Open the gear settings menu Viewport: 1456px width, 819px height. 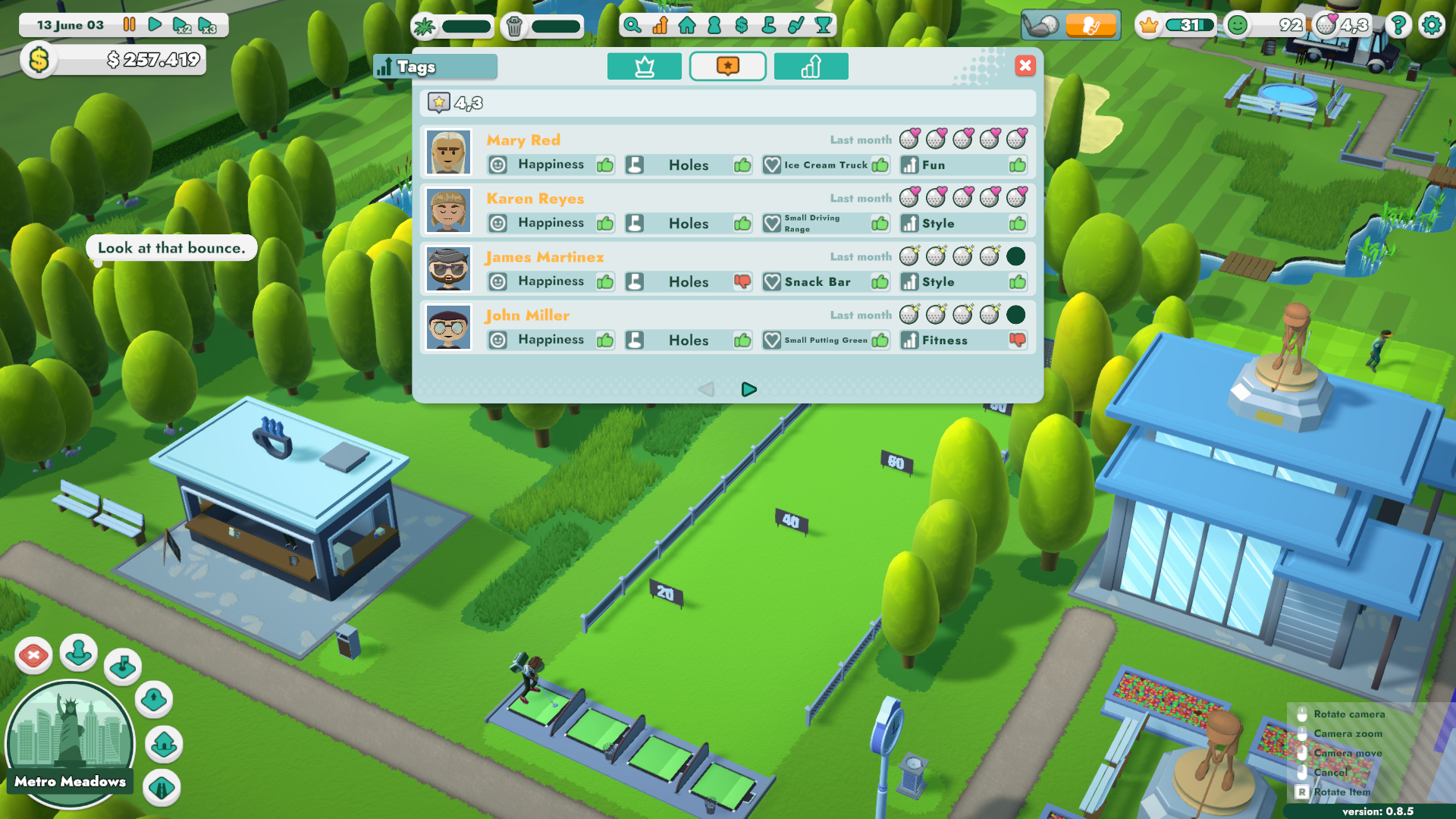[x=1431, y=25]
